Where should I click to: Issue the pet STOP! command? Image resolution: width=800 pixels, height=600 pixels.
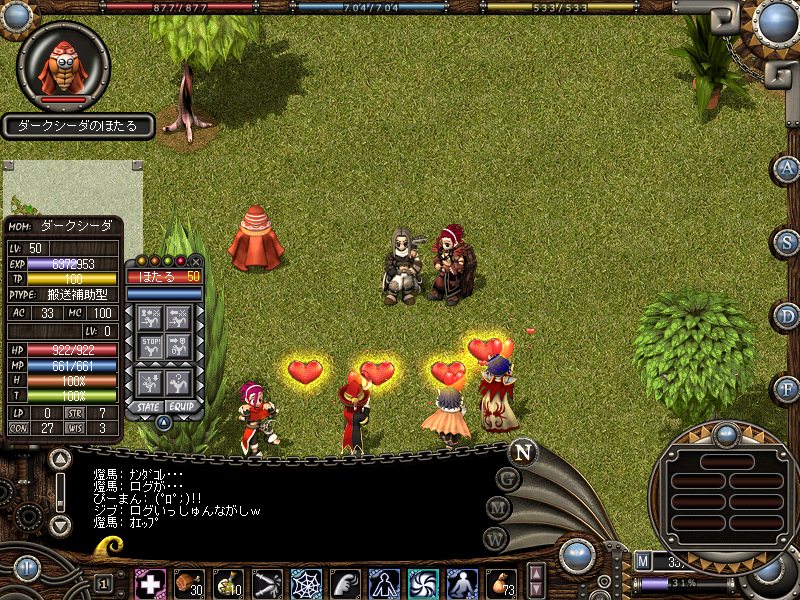point(151,347)
